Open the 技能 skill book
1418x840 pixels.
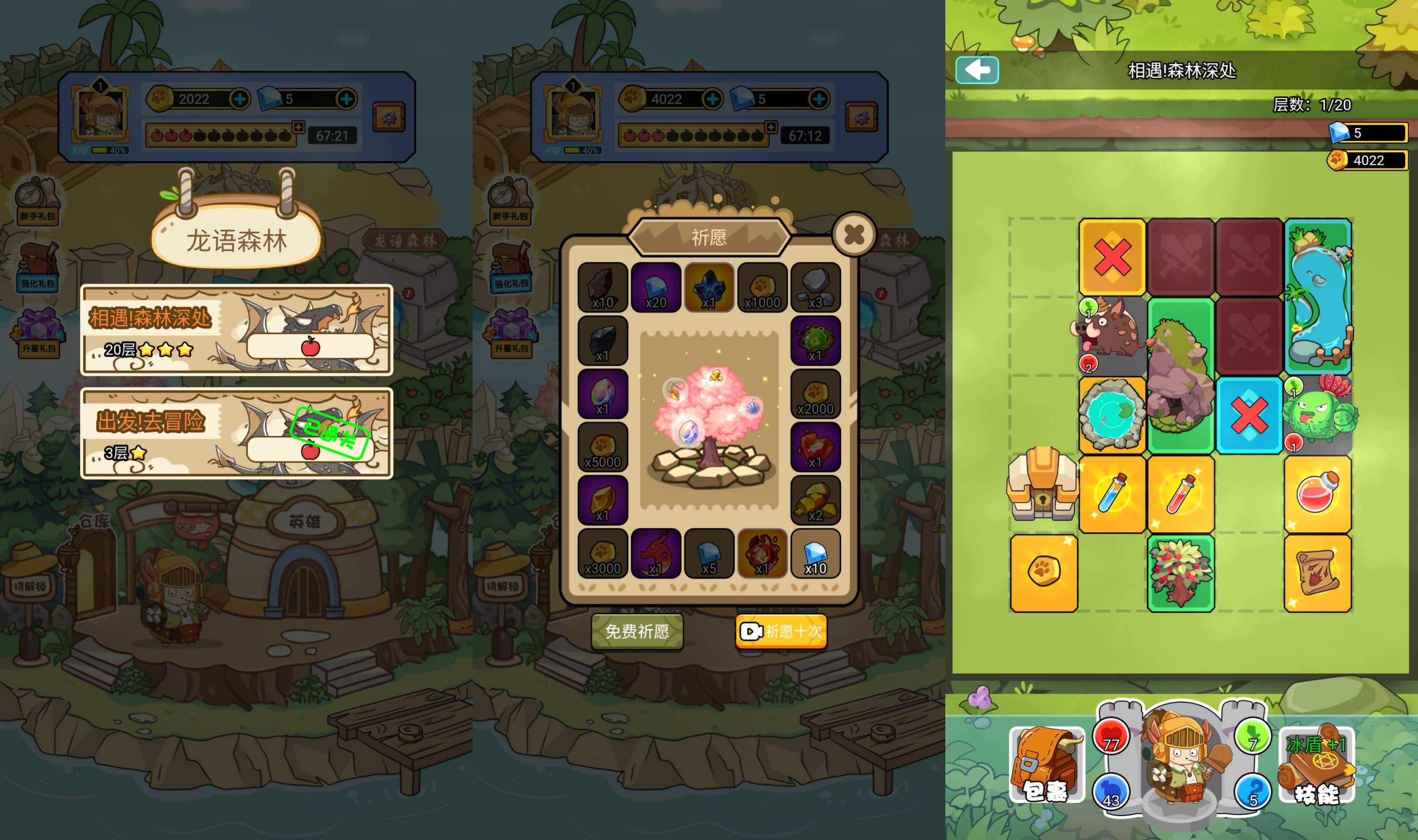tap(1316, 764)
